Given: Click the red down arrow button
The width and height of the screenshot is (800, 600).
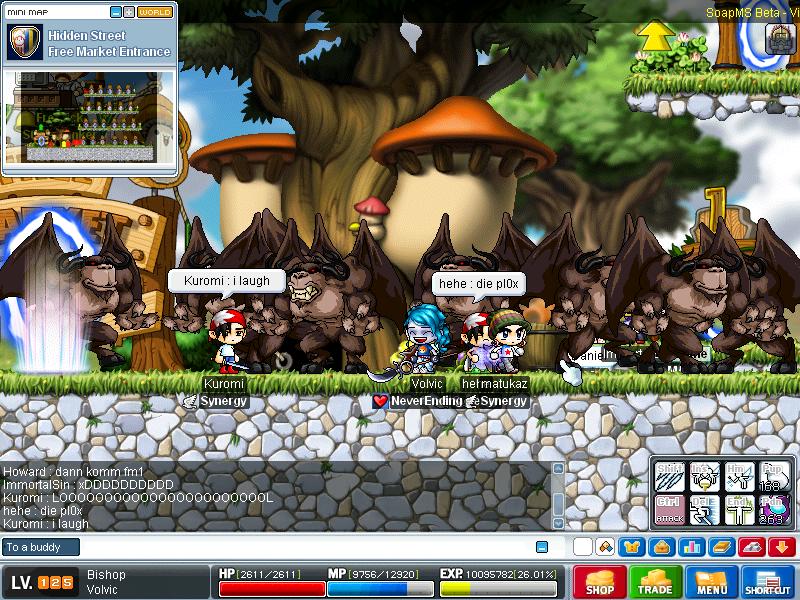Looking at the screenshot, I should click(782, 547).
